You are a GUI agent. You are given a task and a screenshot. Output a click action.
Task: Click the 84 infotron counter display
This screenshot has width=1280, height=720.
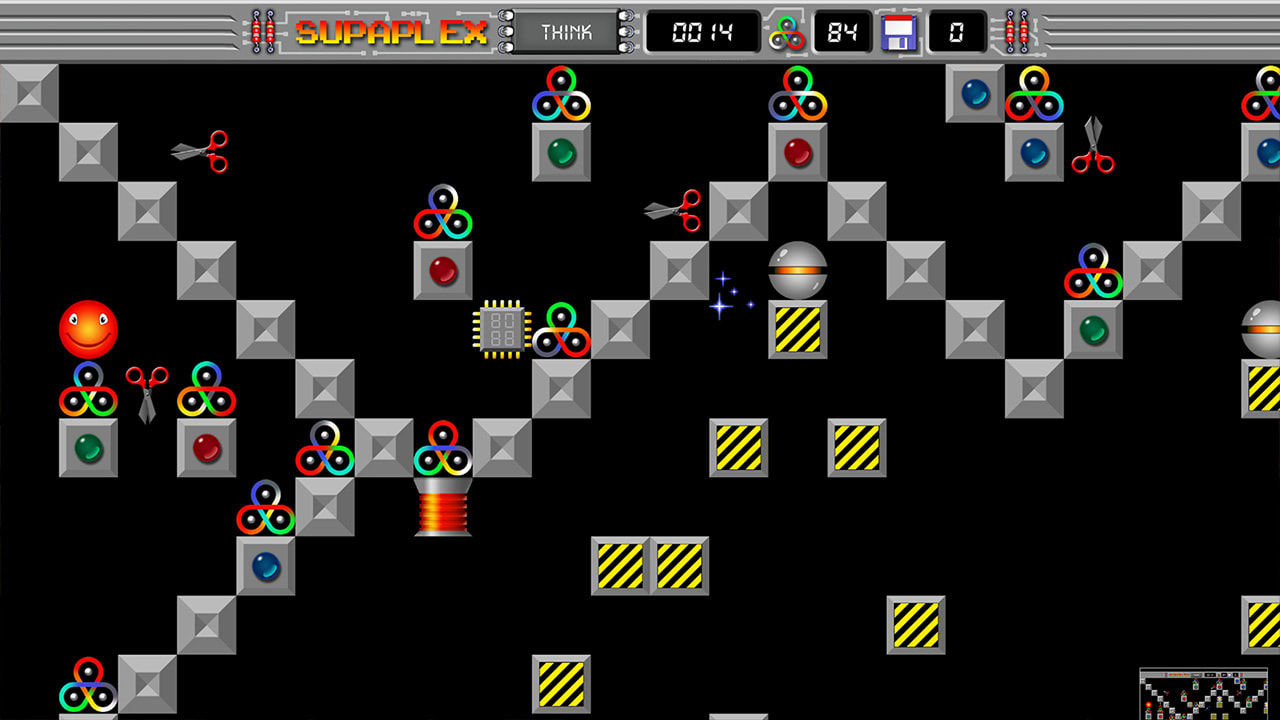point(842,31)
